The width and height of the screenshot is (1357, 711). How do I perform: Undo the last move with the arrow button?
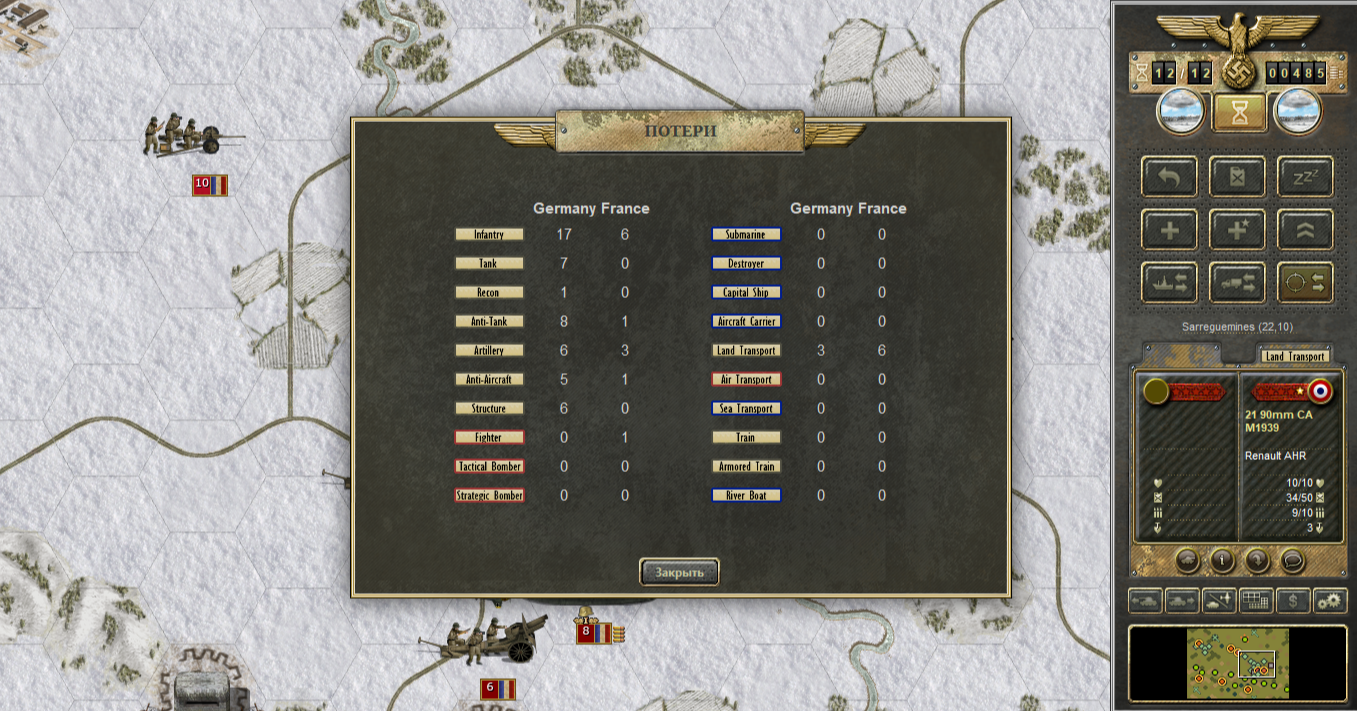pyautogui.click(x=1169, y=176)
